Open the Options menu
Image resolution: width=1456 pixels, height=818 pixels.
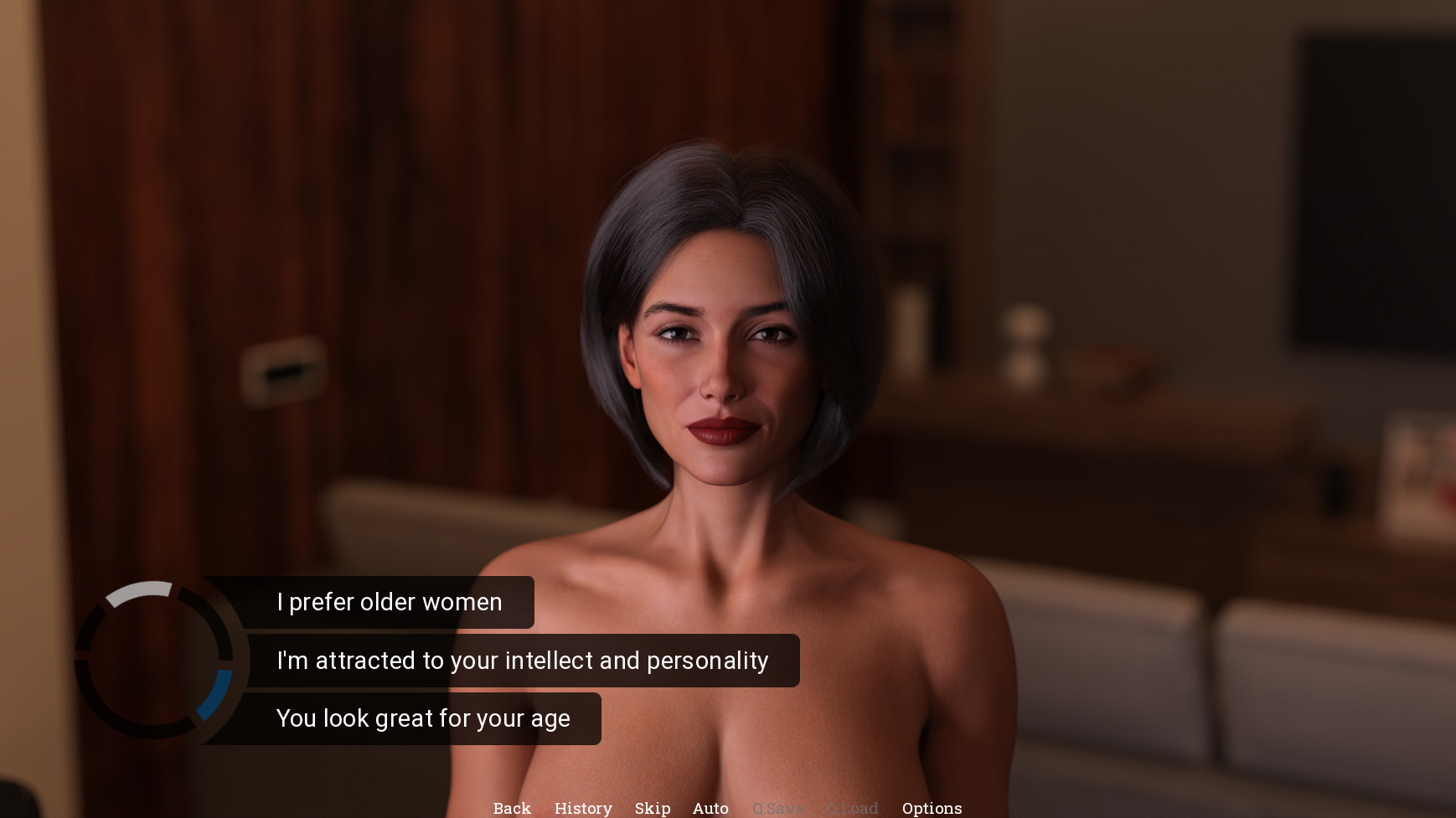932,808
